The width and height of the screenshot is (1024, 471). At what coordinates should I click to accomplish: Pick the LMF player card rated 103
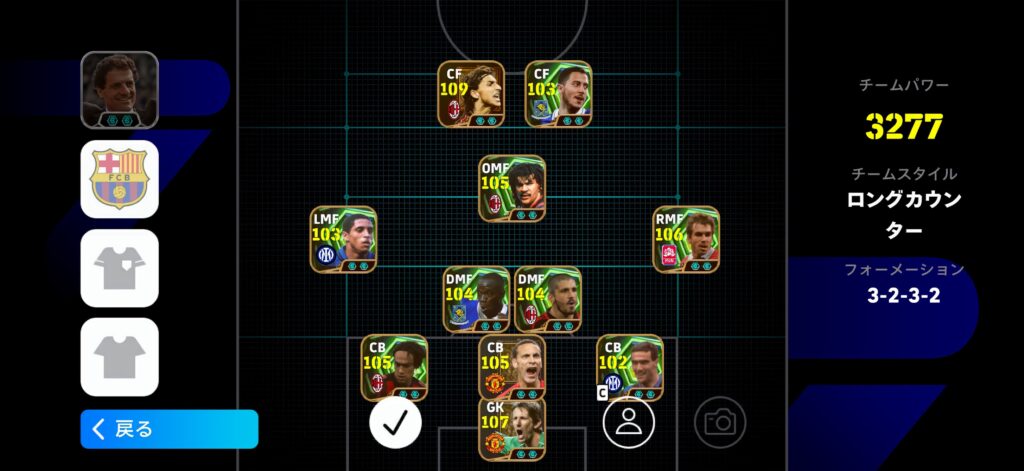[343, 239]
